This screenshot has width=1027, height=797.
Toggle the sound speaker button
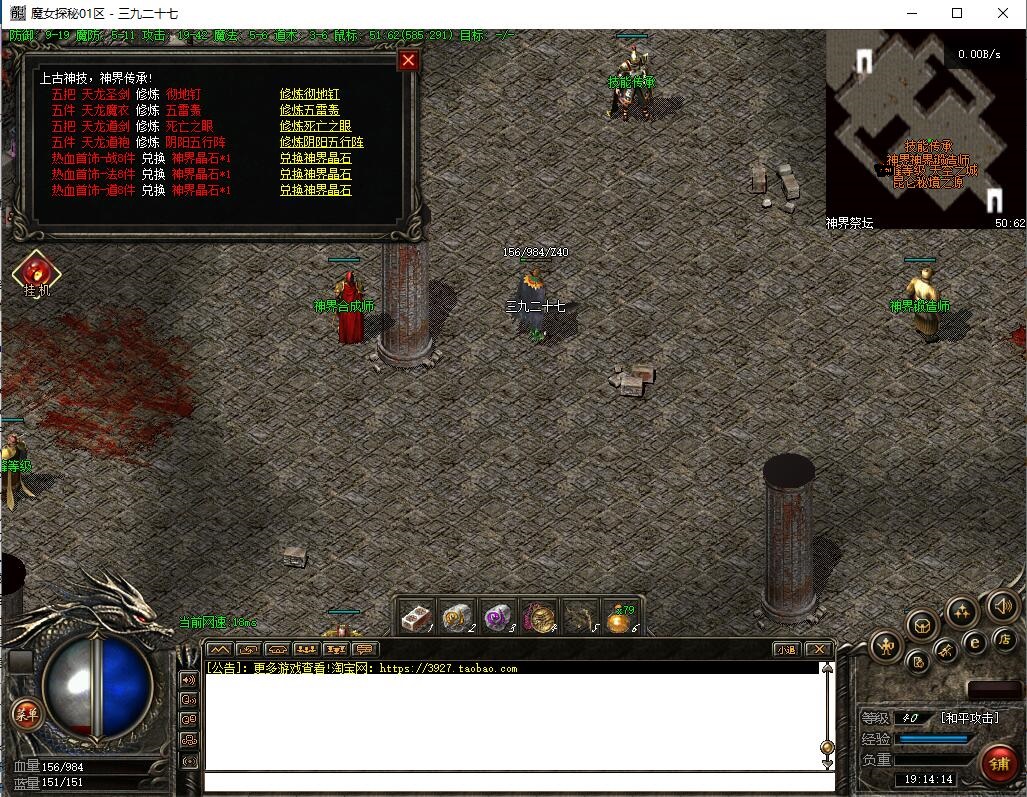[1003, 606]
